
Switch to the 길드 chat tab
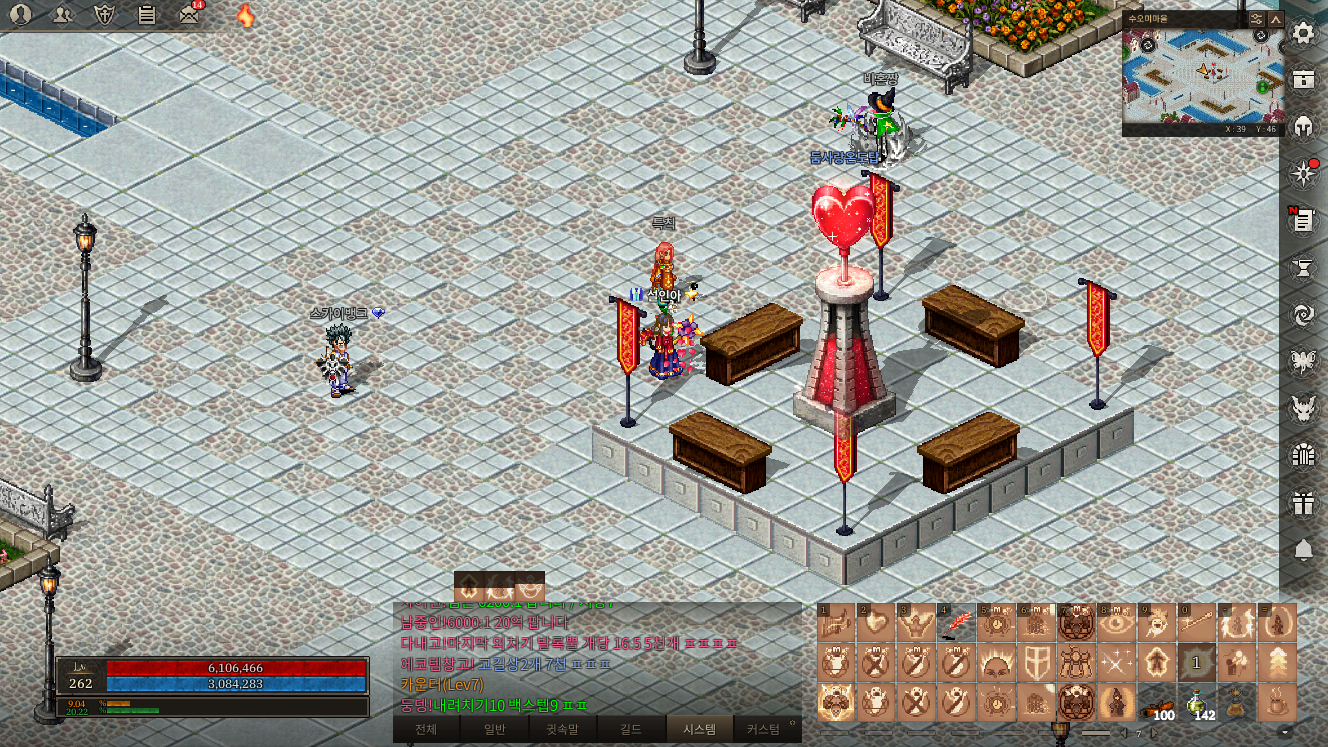pos(630,729)
